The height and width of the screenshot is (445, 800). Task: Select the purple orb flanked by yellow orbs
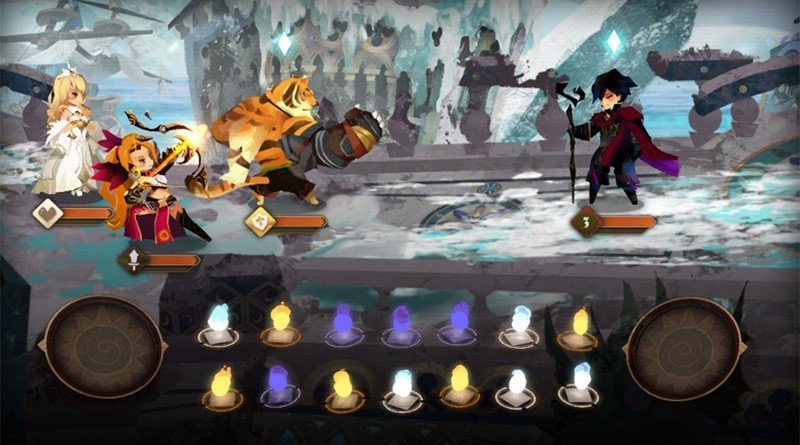[277, 382]
